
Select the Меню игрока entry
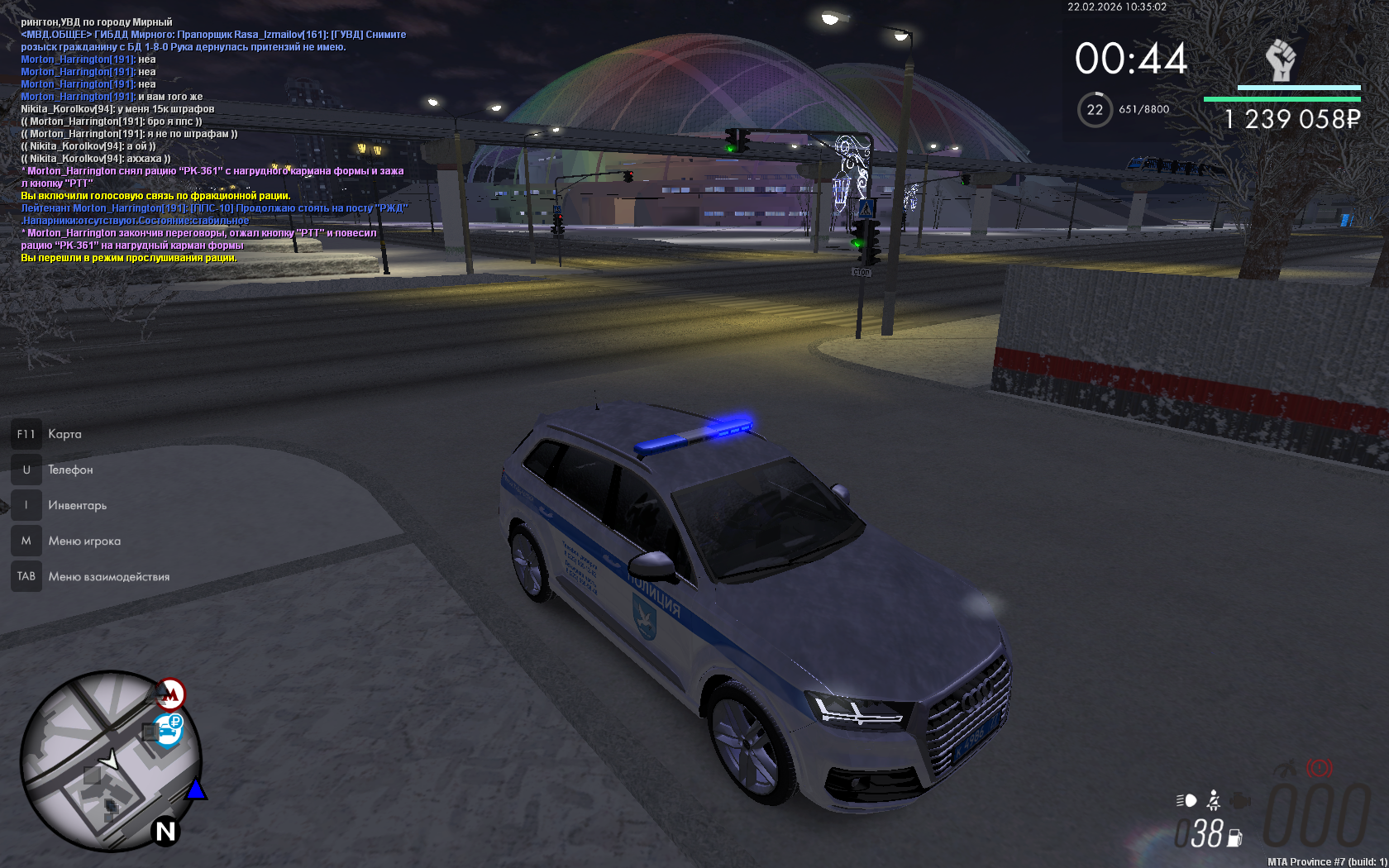pyautogui.click(x=84, y=541)
